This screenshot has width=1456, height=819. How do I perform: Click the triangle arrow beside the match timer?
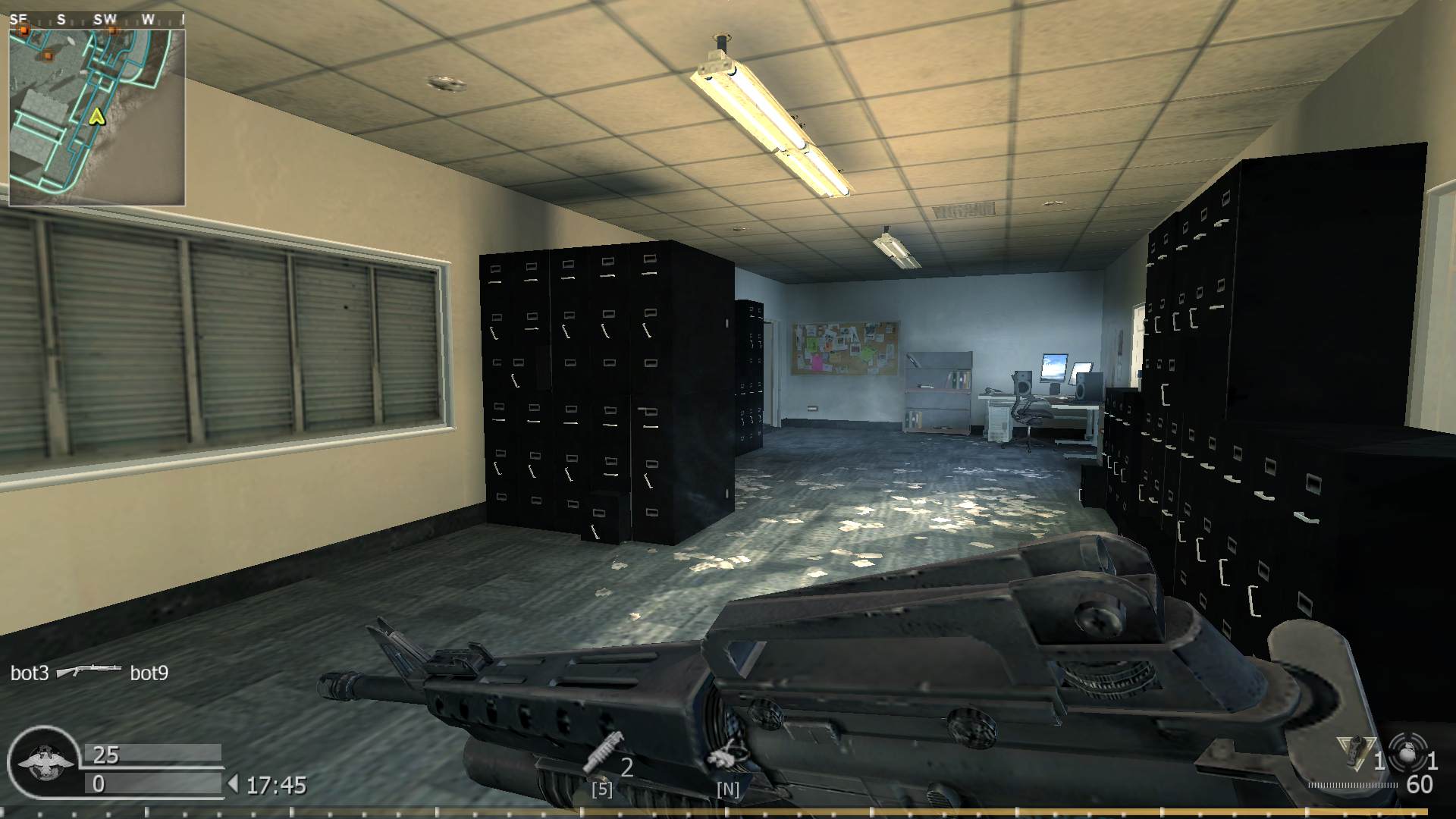point(235,783)
